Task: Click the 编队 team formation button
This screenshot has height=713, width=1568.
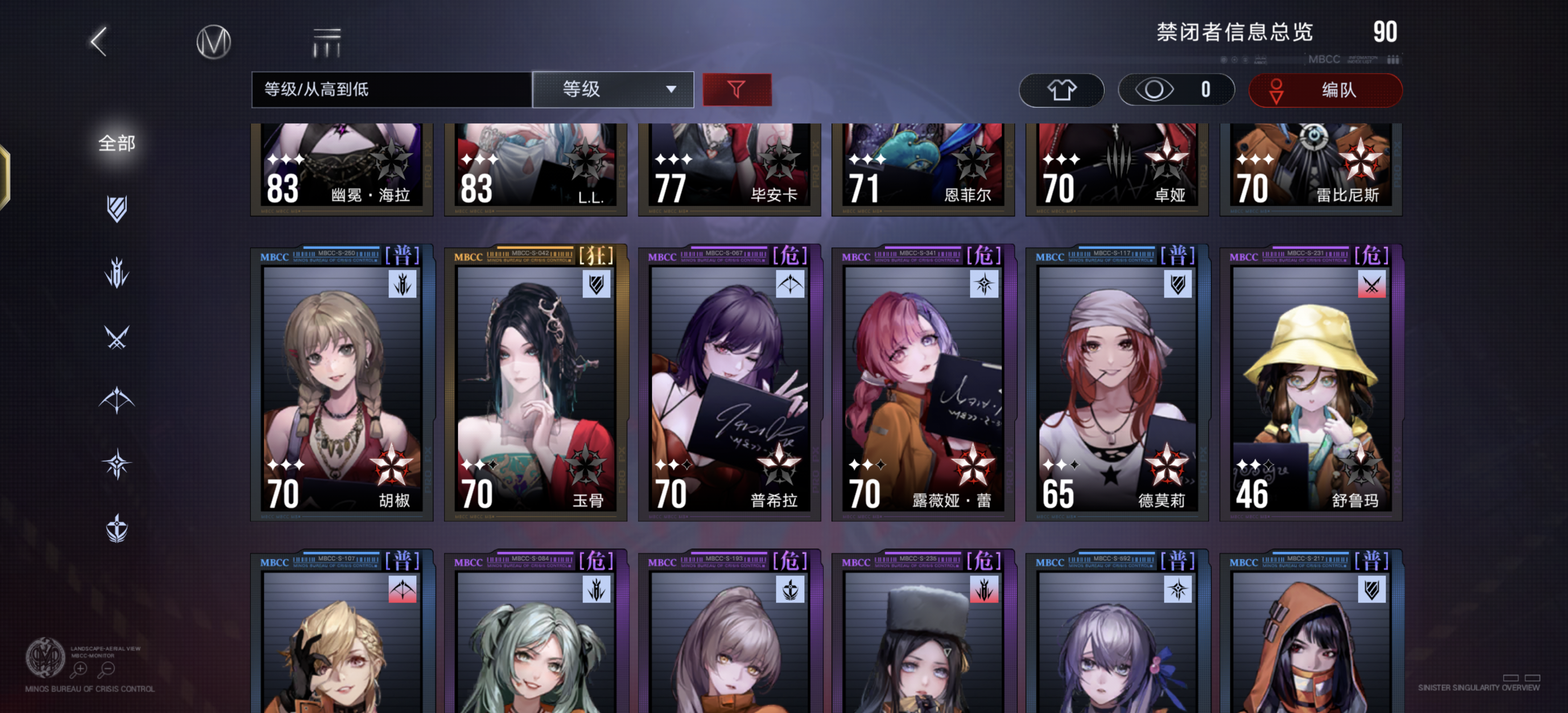Action: point(1325,90)
